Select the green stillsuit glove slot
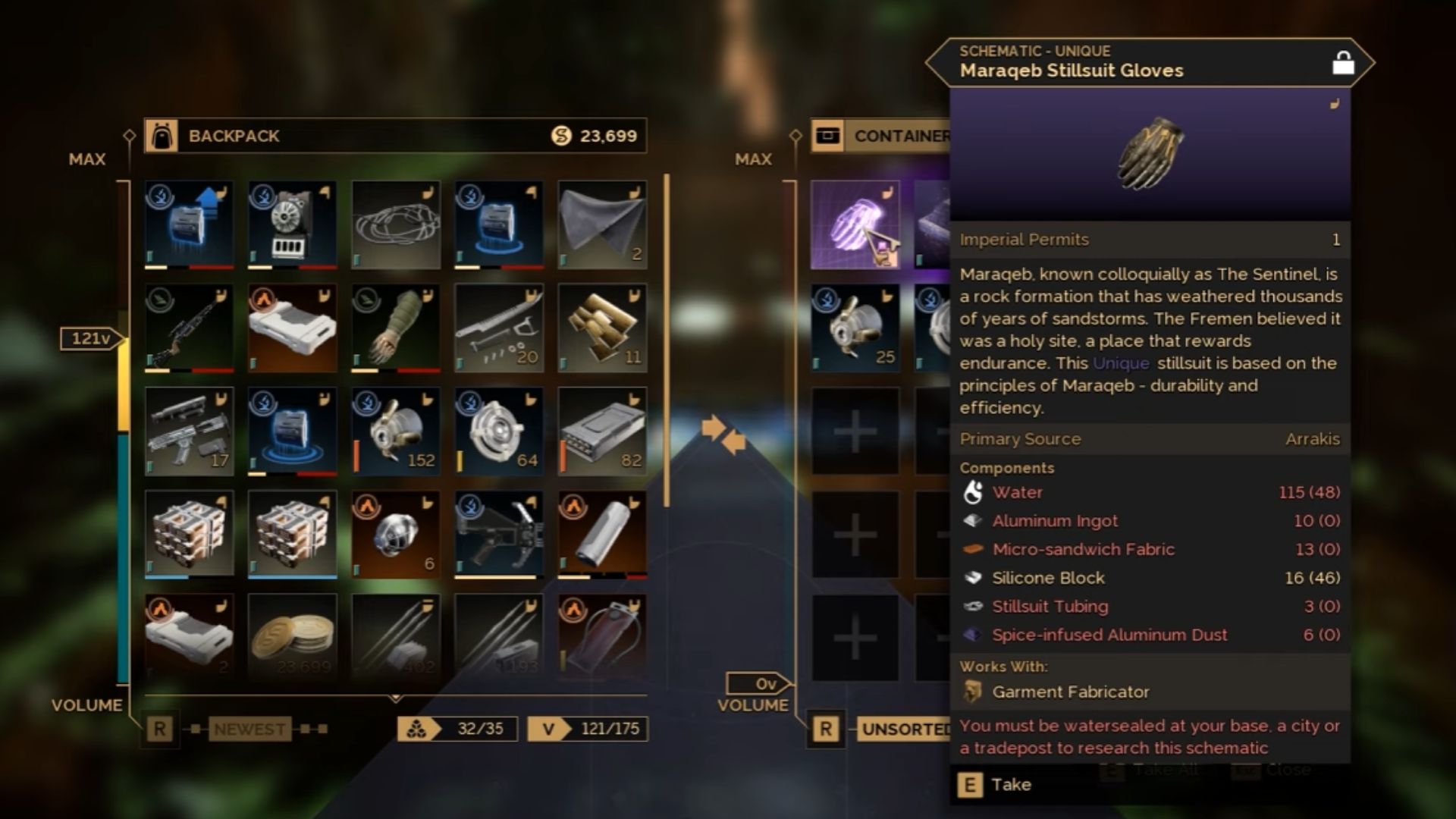Viewport: 1456px width, 819px height. coord(396,328)
